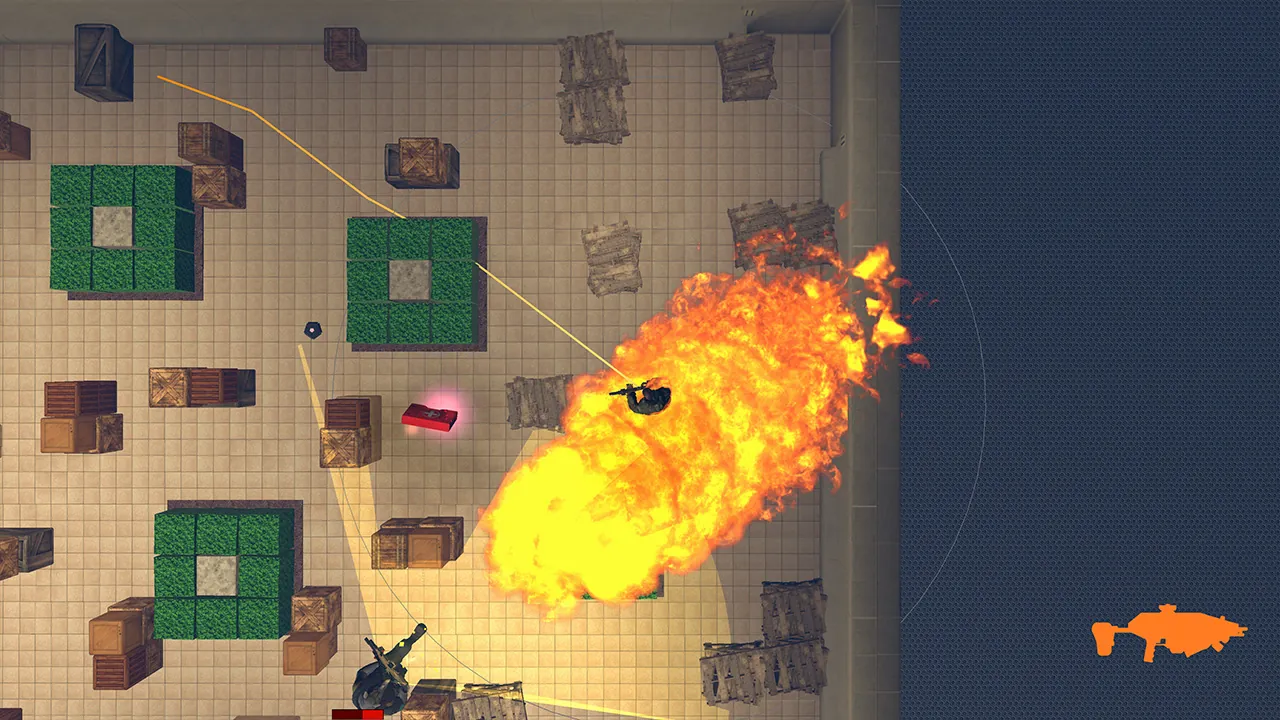Click the dark grenade on the floor

pos(311,328)
